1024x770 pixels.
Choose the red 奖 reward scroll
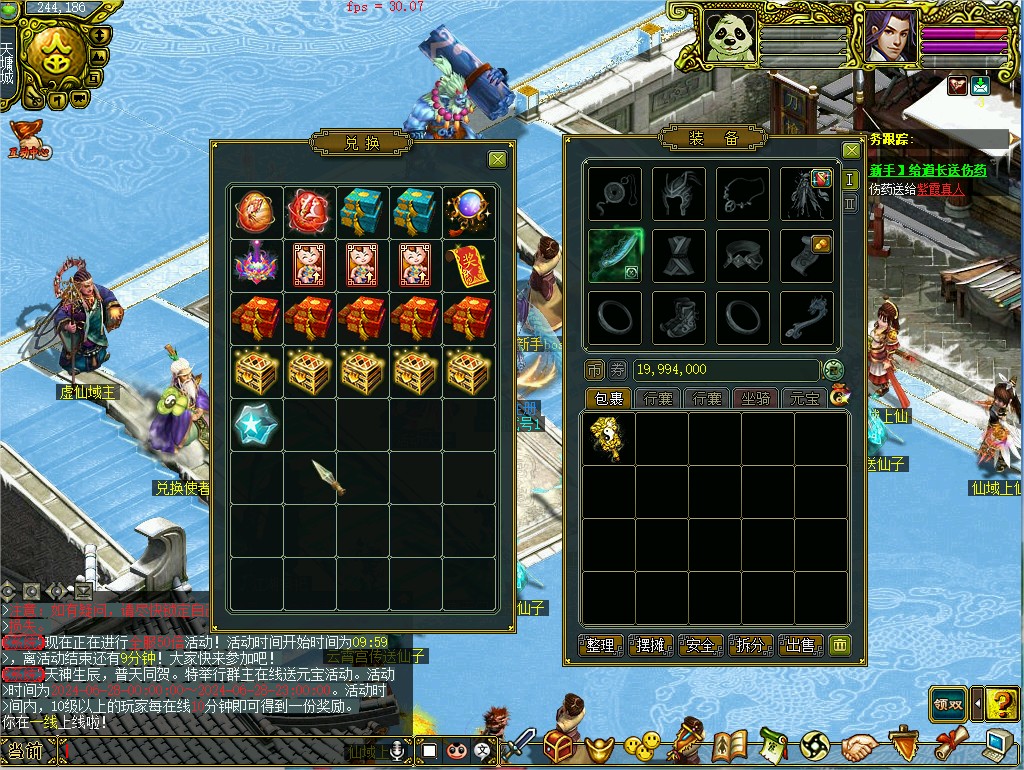468,264
